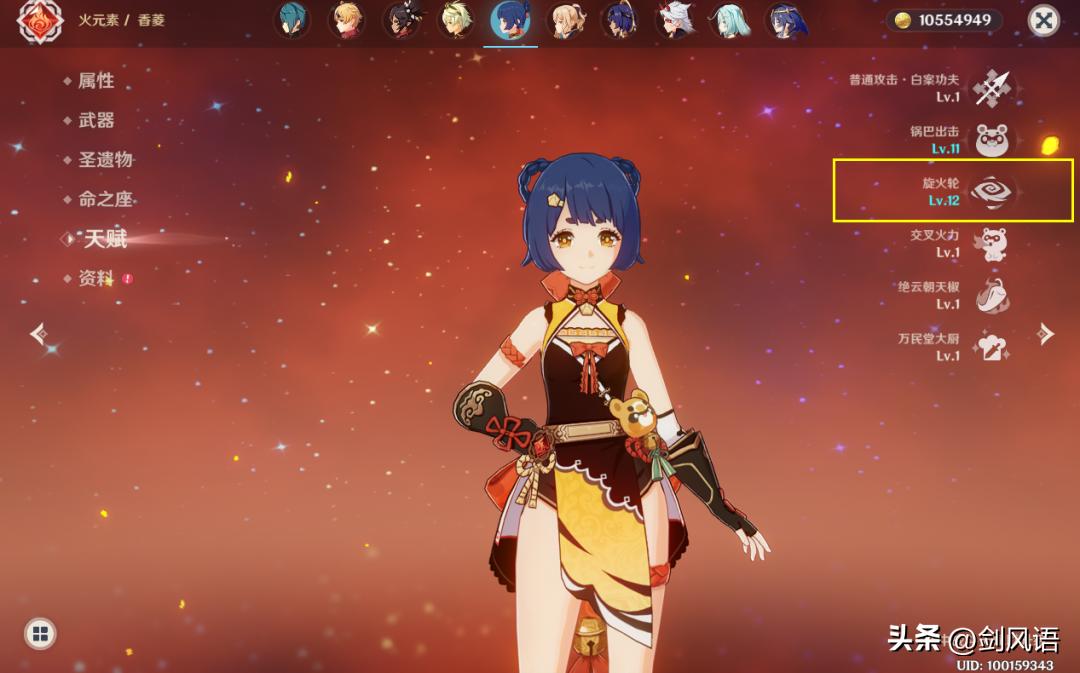Show the 命之座 constellation page
The width and height of the screenshot is (1080, 673).
pyautogui.click(x=105, y=199)
